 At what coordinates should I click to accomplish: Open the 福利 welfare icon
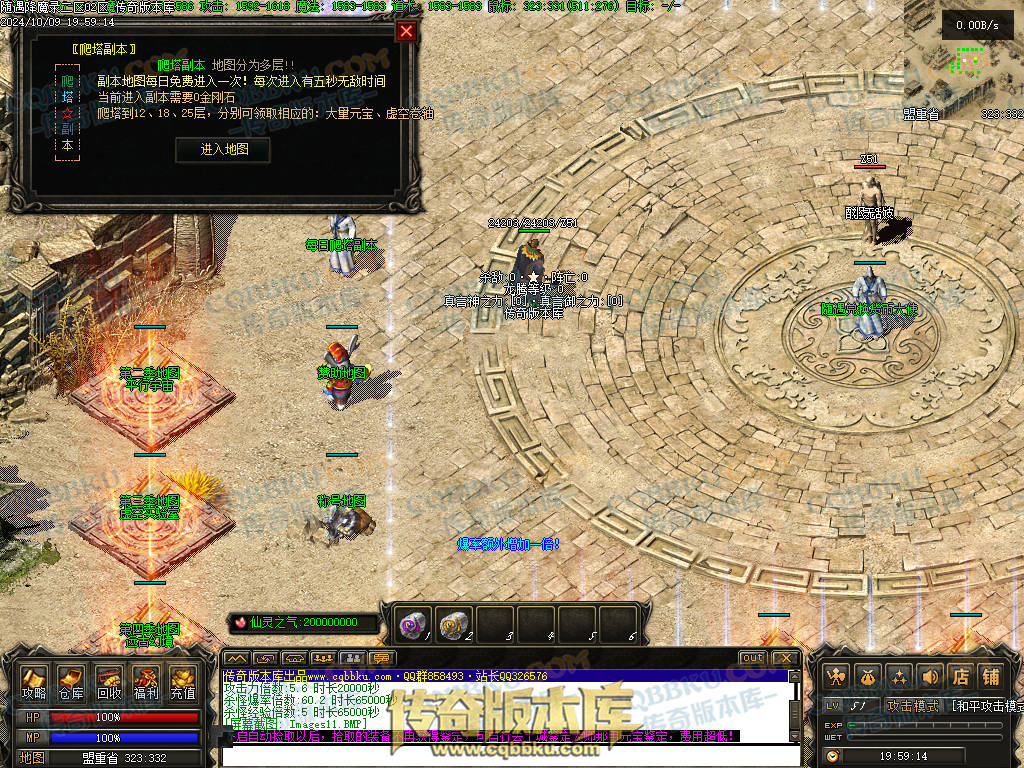pyautogui.click(x=145, y=681)
